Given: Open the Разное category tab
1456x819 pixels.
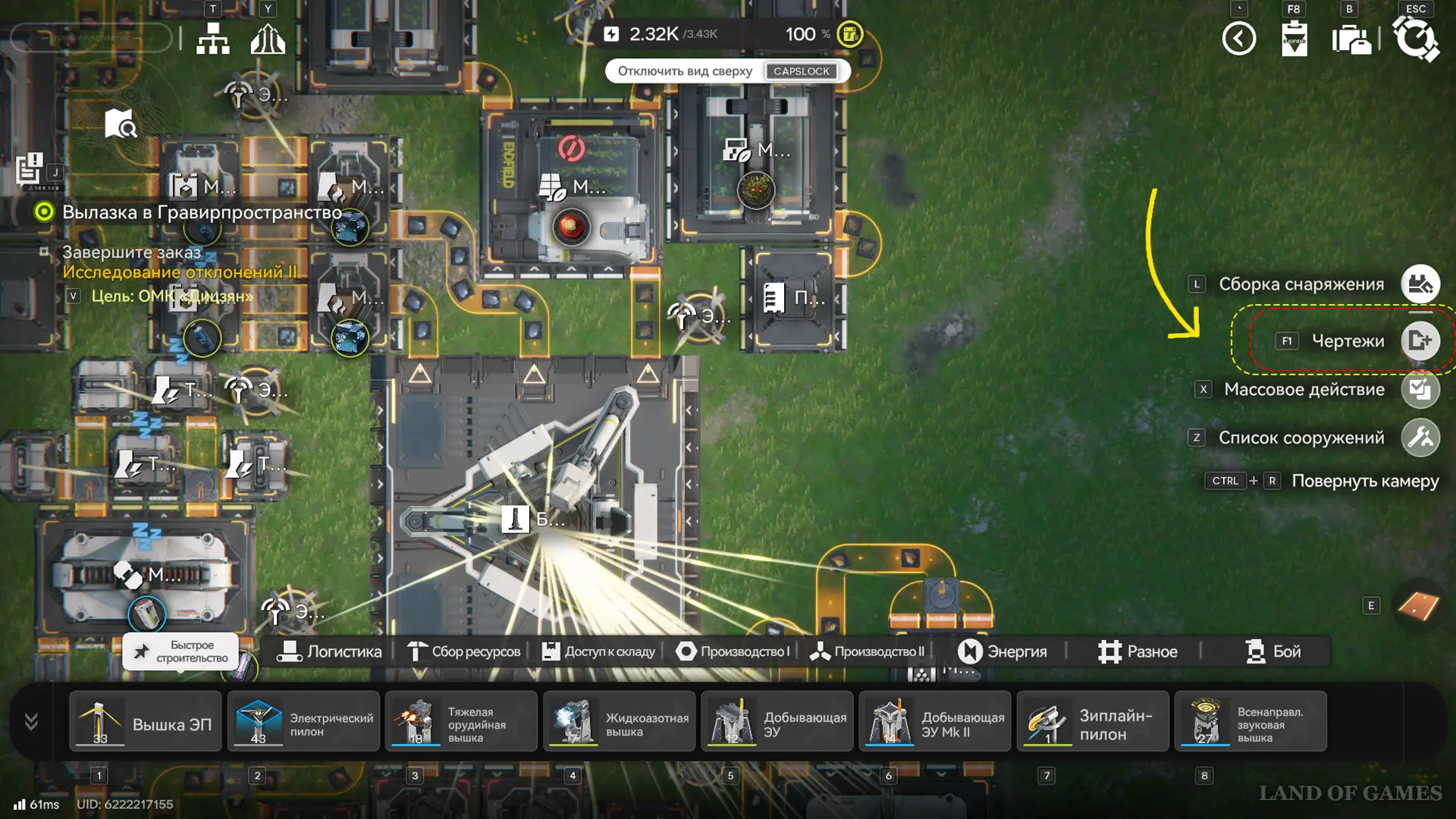Looking at the screenshot, I should (x=1137, y=651).
